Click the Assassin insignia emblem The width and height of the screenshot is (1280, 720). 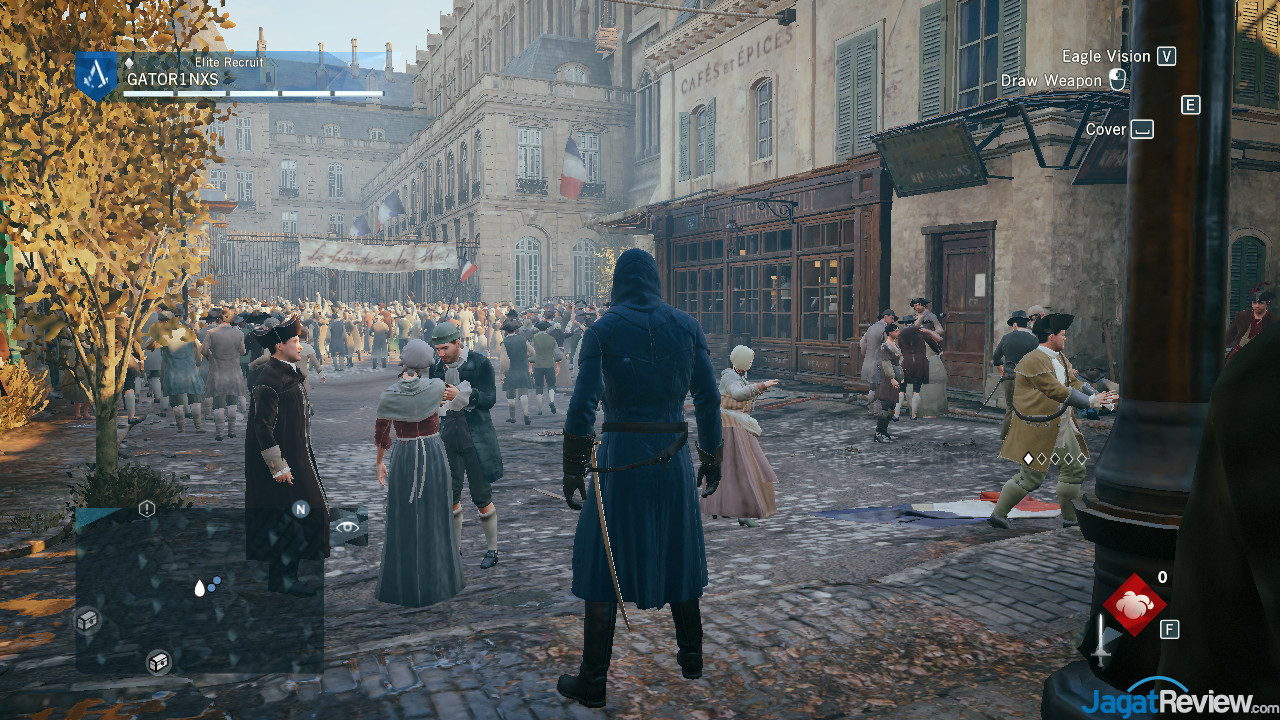tap(97, 73)
